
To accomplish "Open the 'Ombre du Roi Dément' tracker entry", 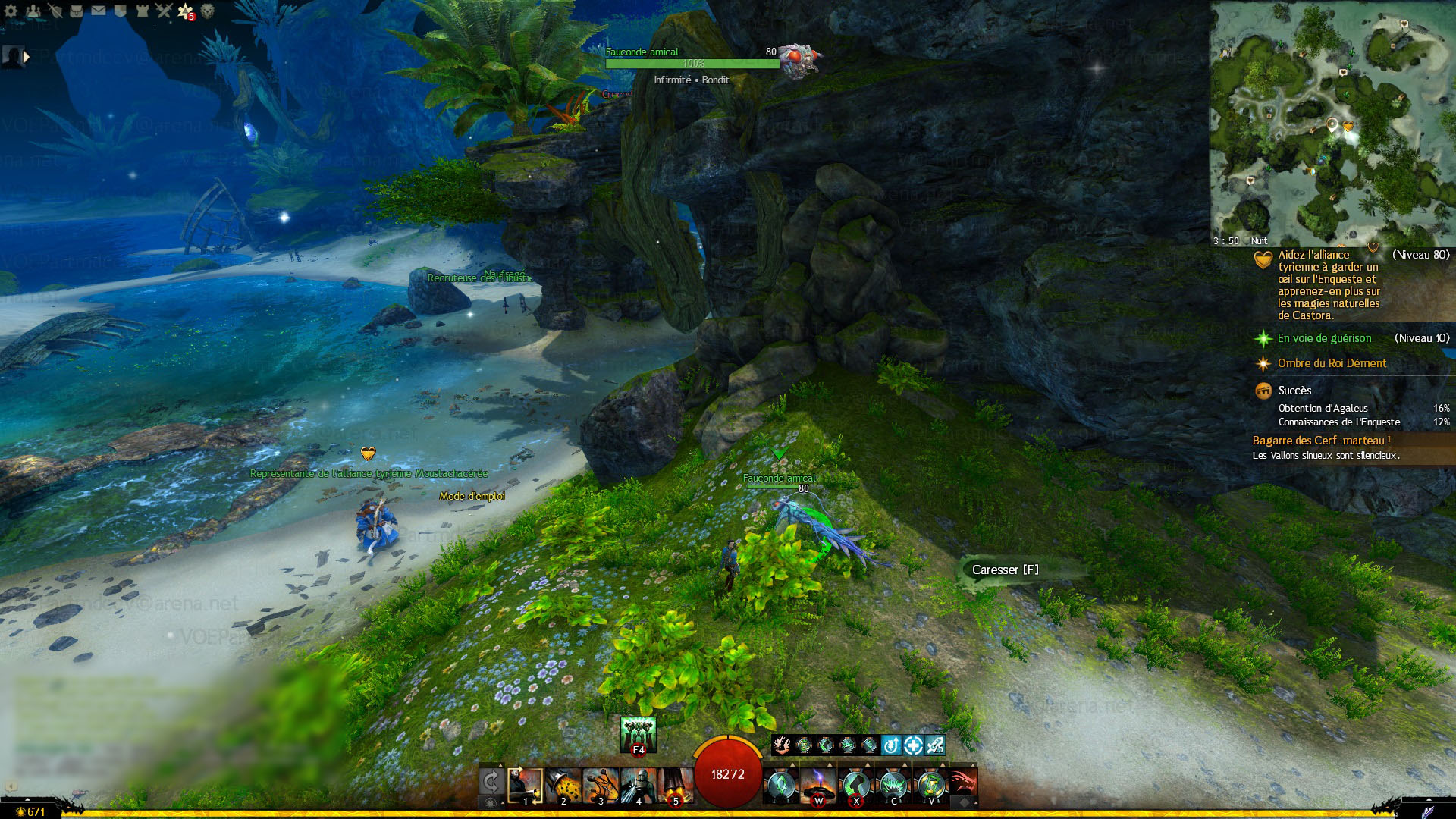I will pos(1332,363).
